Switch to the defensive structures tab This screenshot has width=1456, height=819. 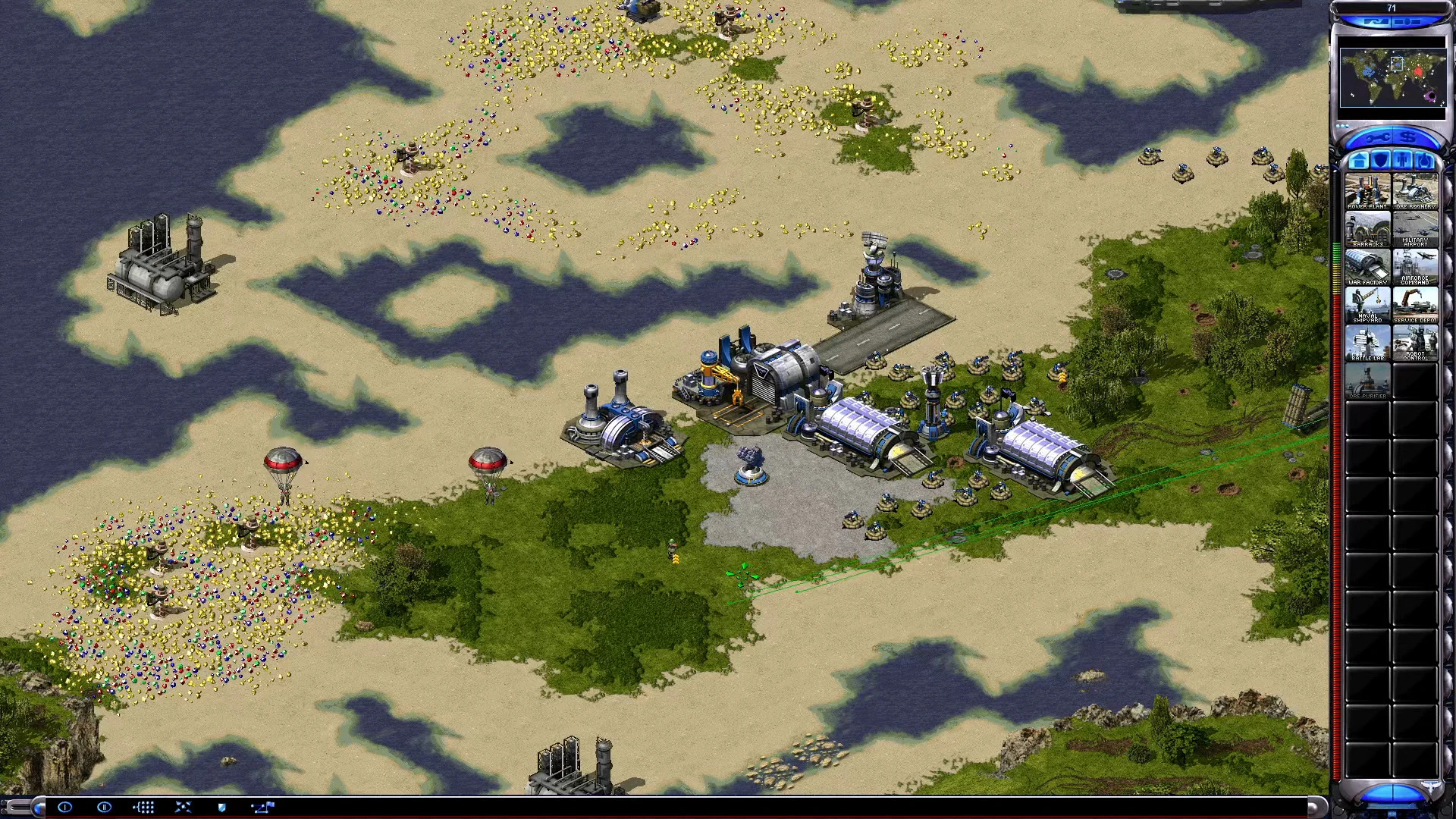point(1380,160)
